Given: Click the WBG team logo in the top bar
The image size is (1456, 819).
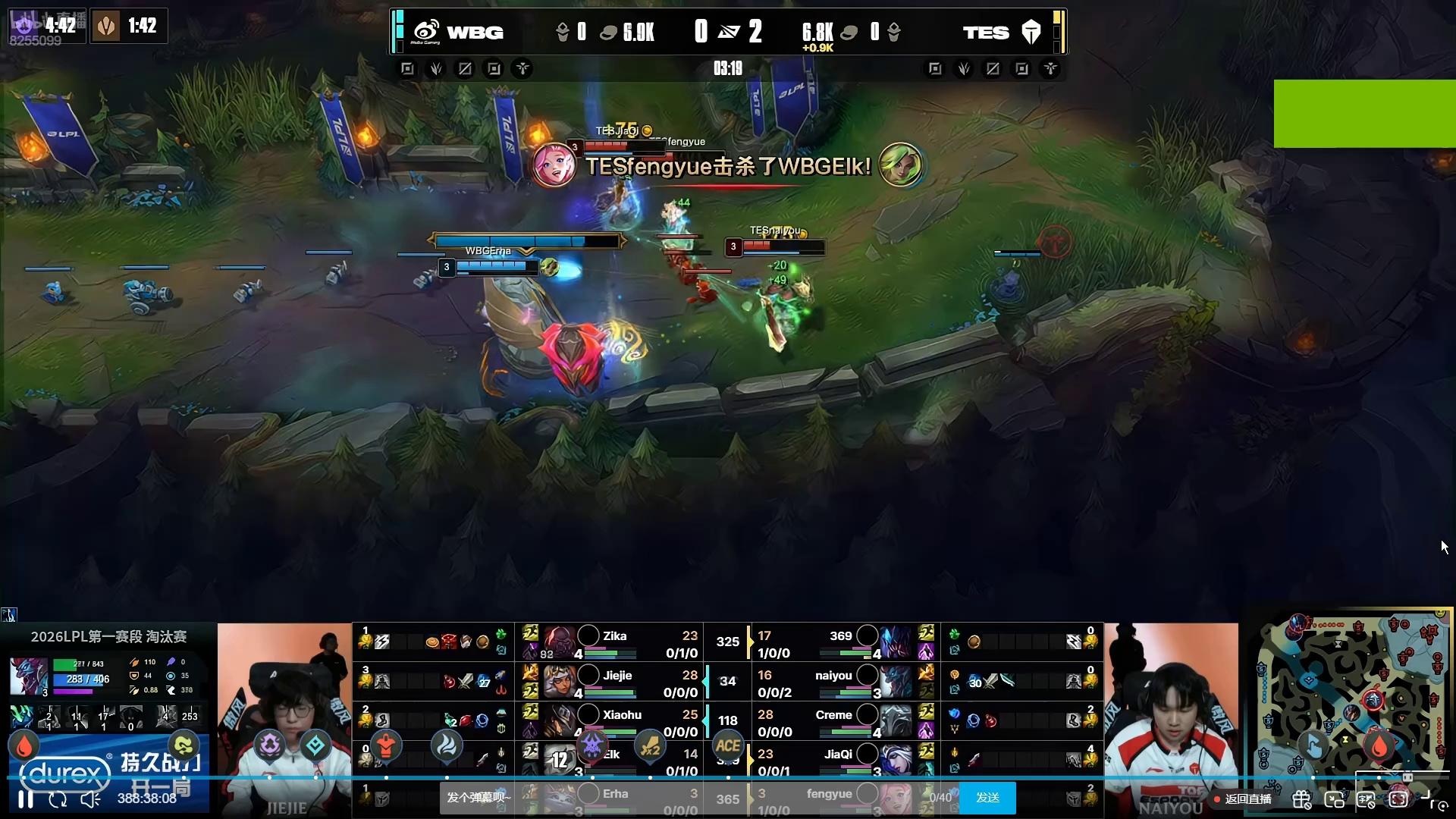Looking at the screenshot, I should coord(426,32).
